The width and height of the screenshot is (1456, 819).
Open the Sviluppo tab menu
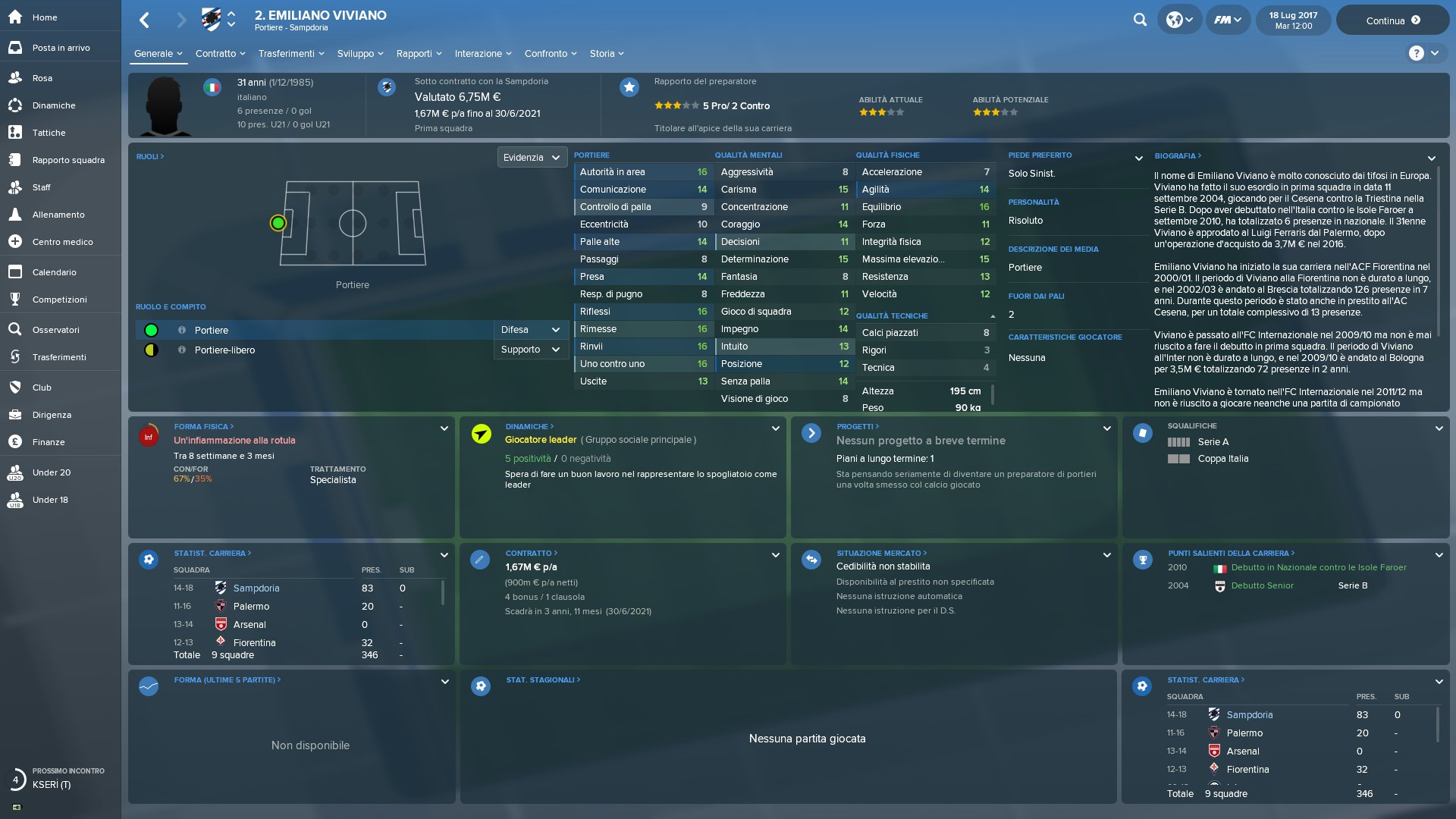click(360, 54)
